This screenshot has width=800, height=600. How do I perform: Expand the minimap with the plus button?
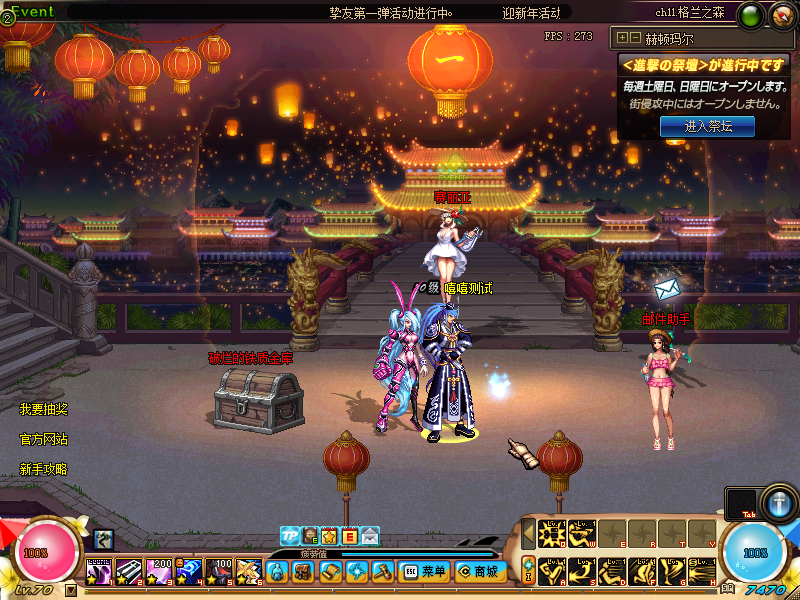pos(622,38)
